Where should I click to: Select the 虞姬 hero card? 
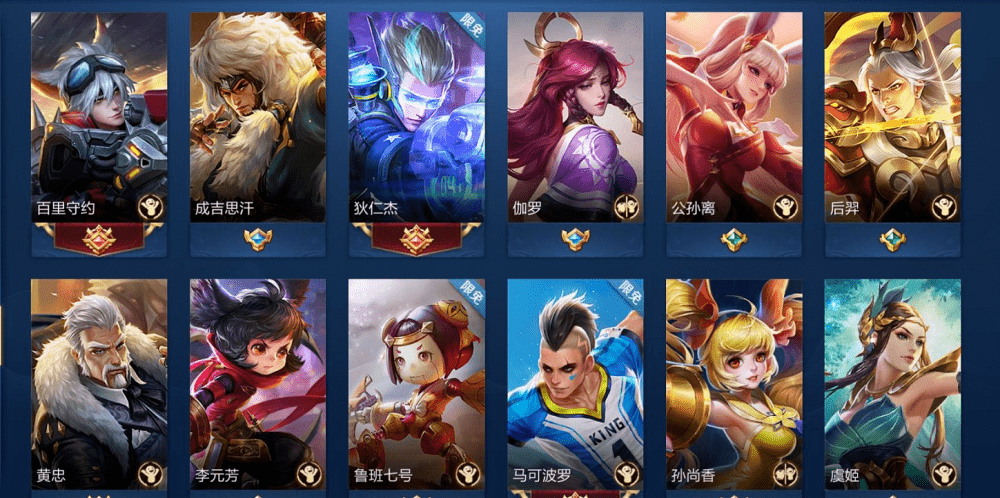[892, 383]
